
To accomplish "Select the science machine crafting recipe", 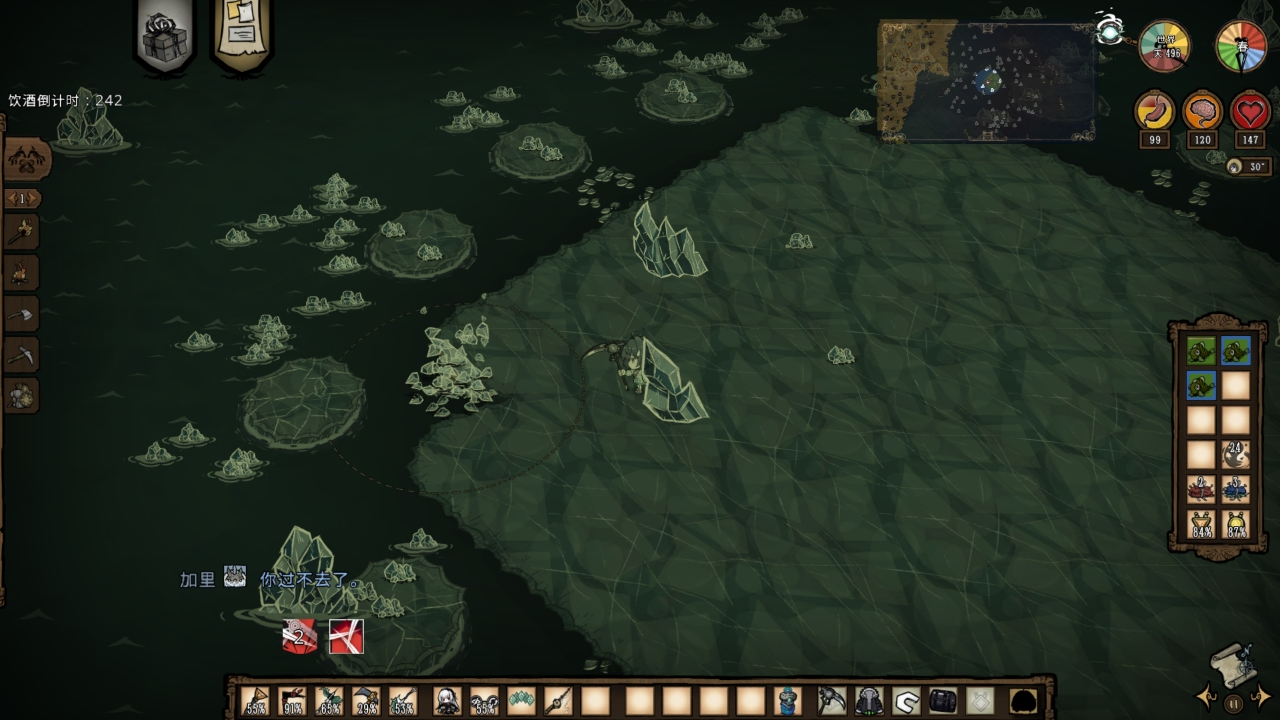I will pyautogui.click(x=21, y=395).
